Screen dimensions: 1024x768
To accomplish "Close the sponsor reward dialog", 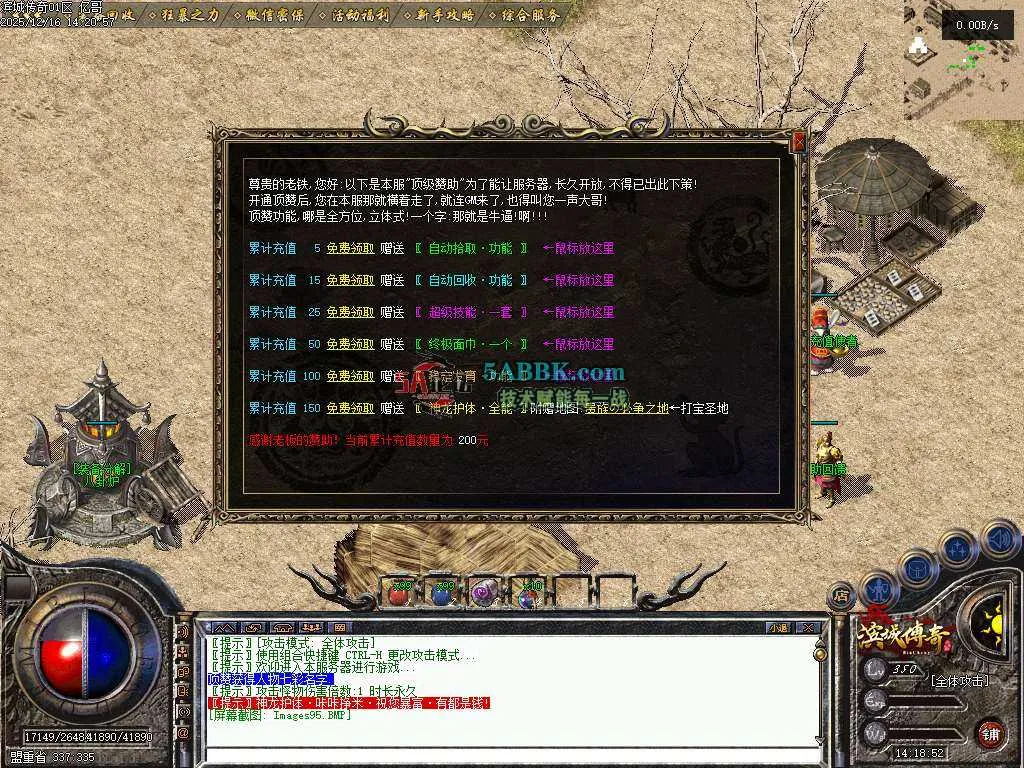I will coord(798,142).
